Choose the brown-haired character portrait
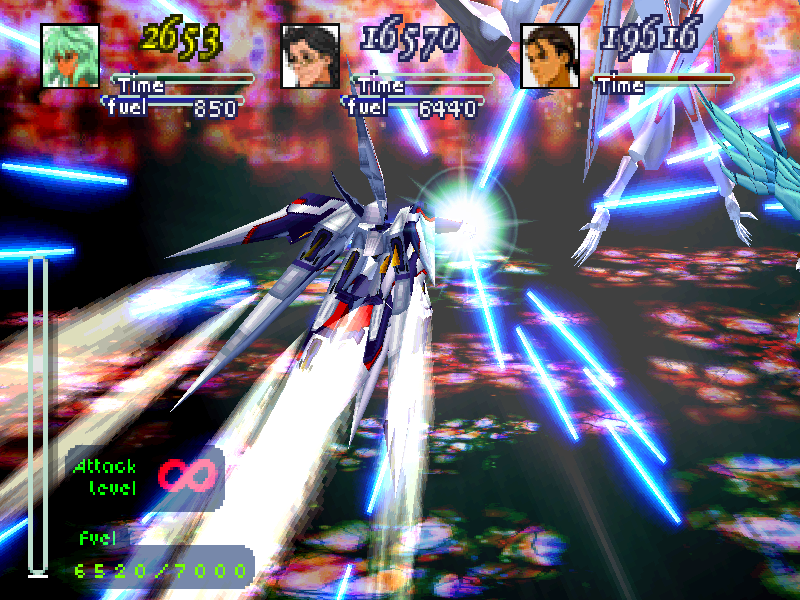 click(x=550, y=56)
